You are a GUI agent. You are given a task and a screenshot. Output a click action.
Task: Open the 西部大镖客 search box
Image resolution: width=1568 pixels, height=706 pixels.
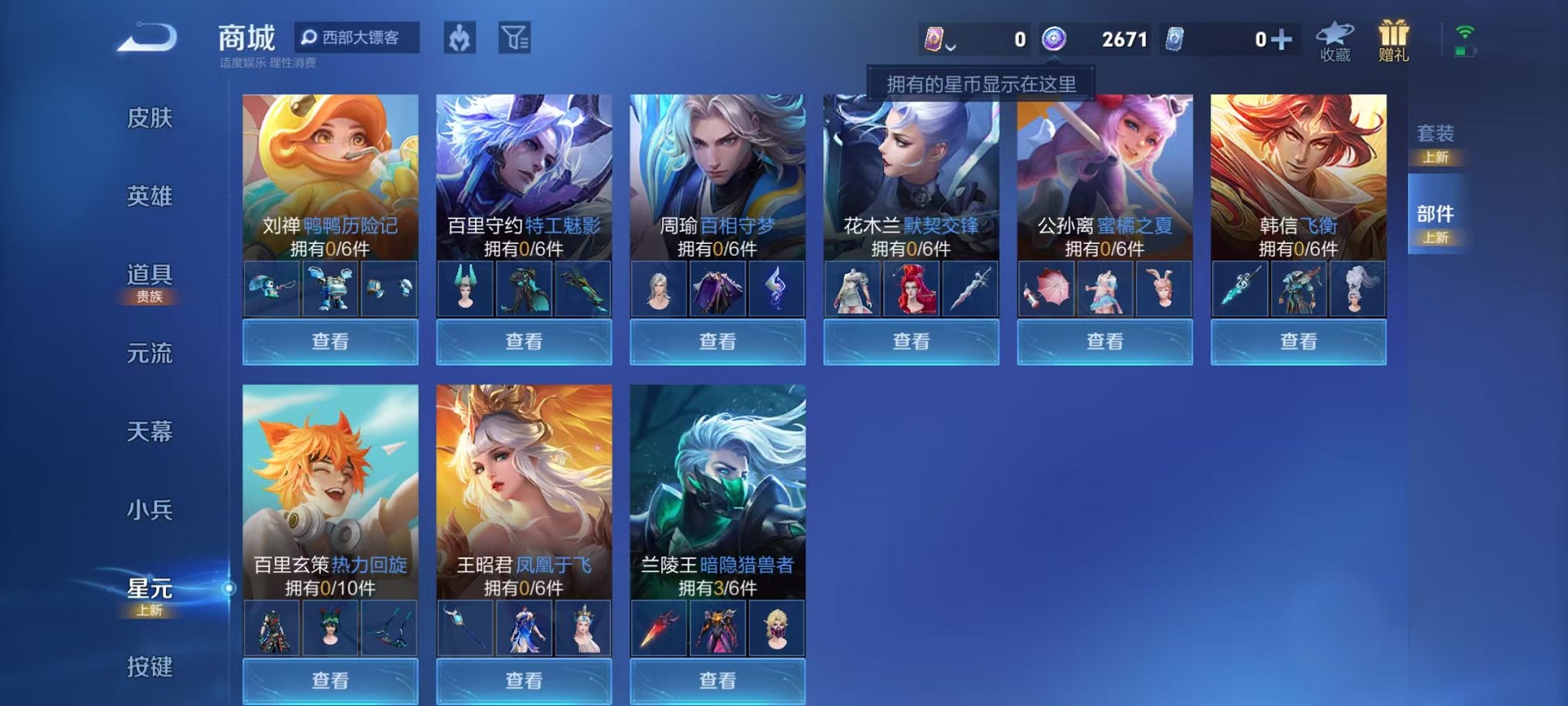361,37
